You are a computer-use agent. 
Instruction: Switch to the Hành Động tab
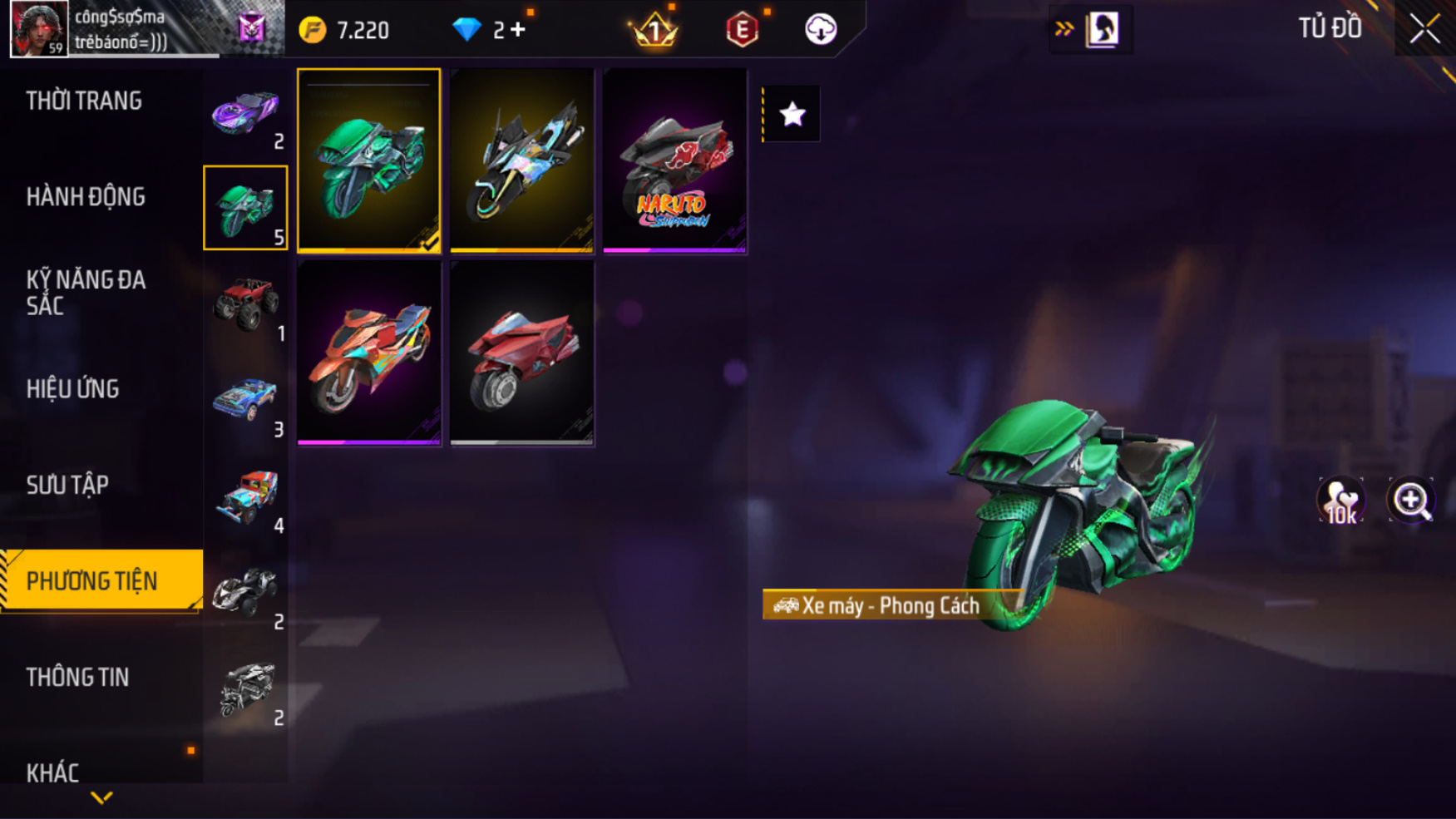click(x=86, y=197)
